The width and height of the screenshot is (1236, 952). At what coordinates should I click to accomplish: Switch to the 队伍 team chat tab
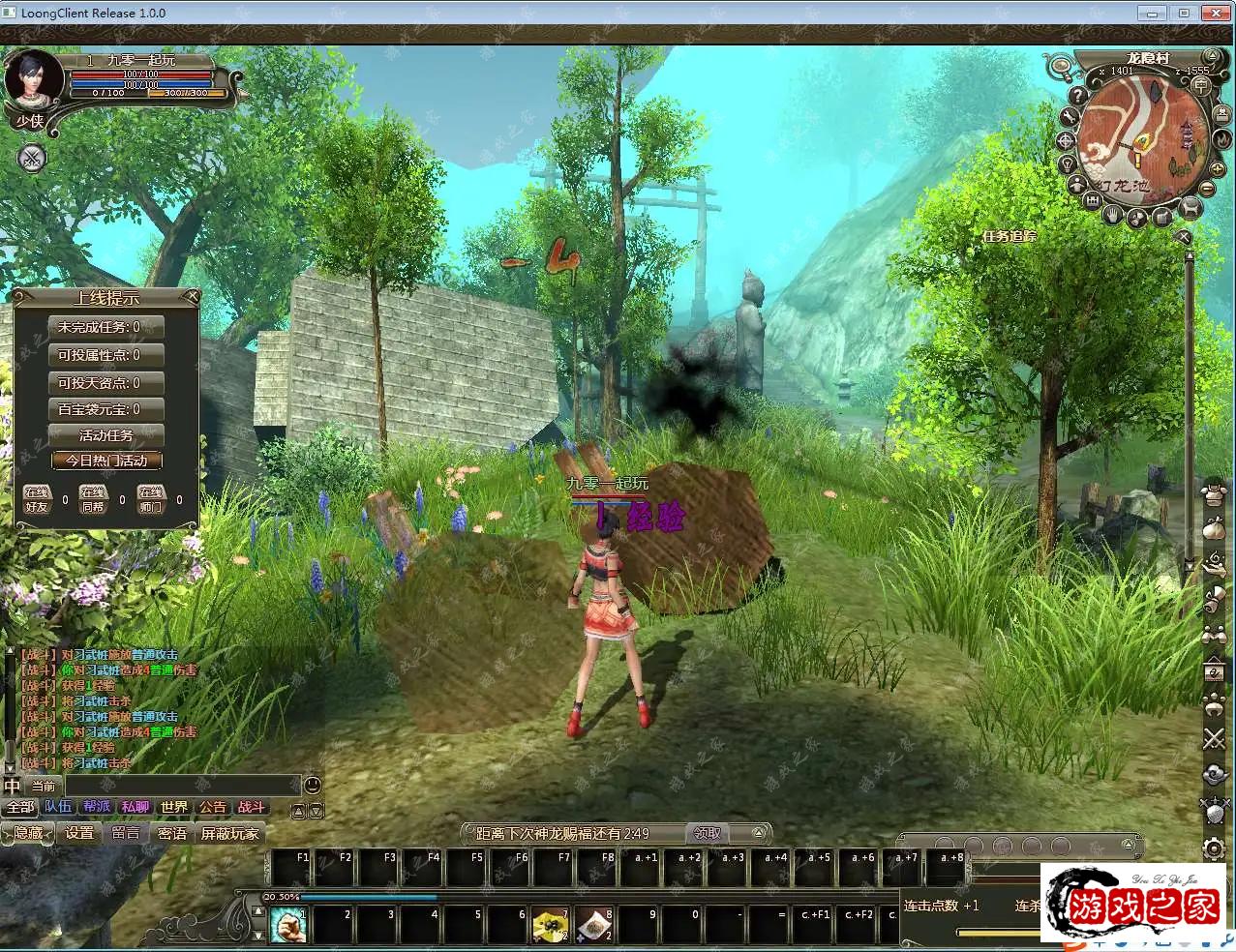point(58,807)
